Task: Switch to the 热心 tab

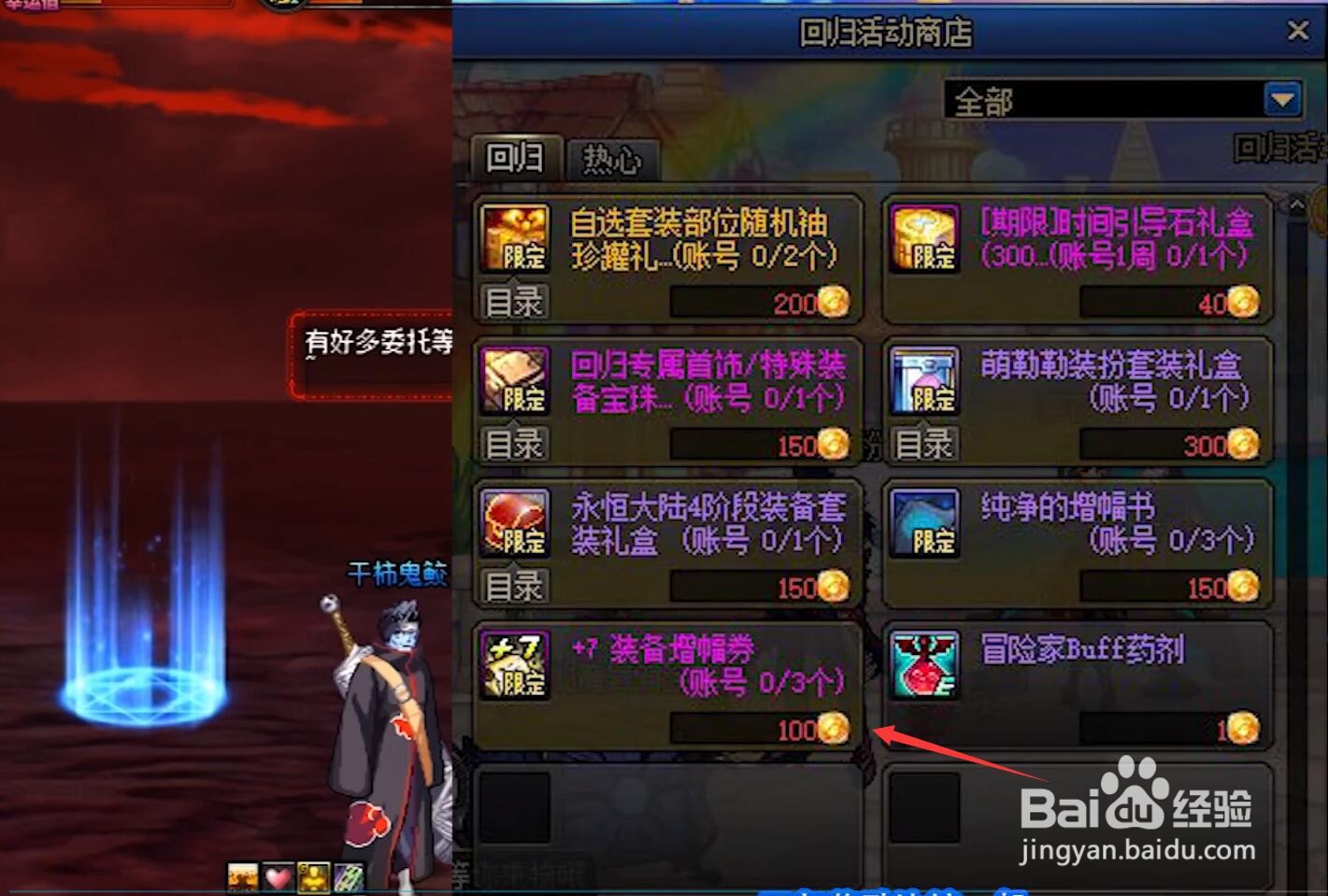Action: (x=612, y=159)
